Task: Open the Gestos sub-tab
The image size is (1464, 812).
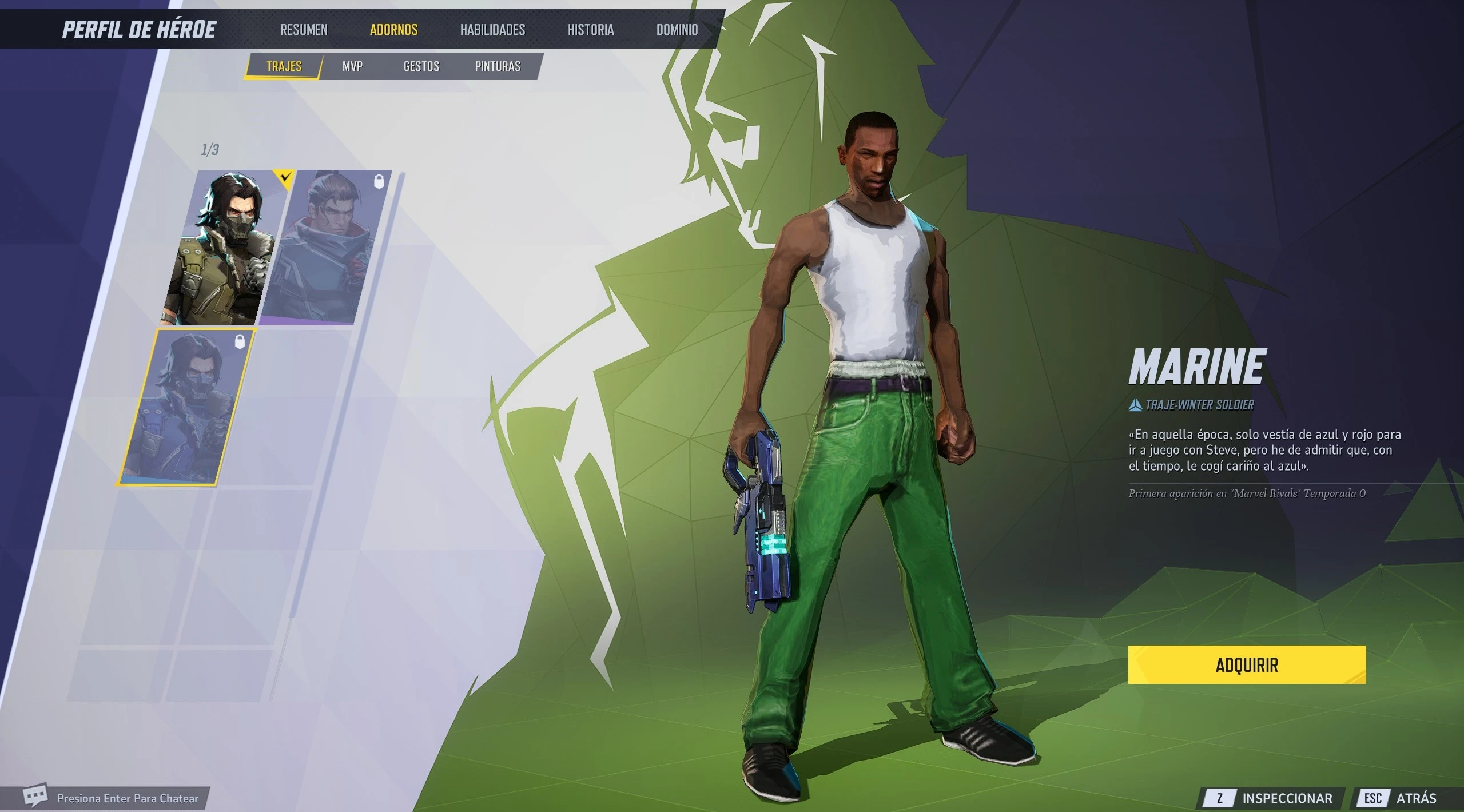Action: [x=421, y=66]
